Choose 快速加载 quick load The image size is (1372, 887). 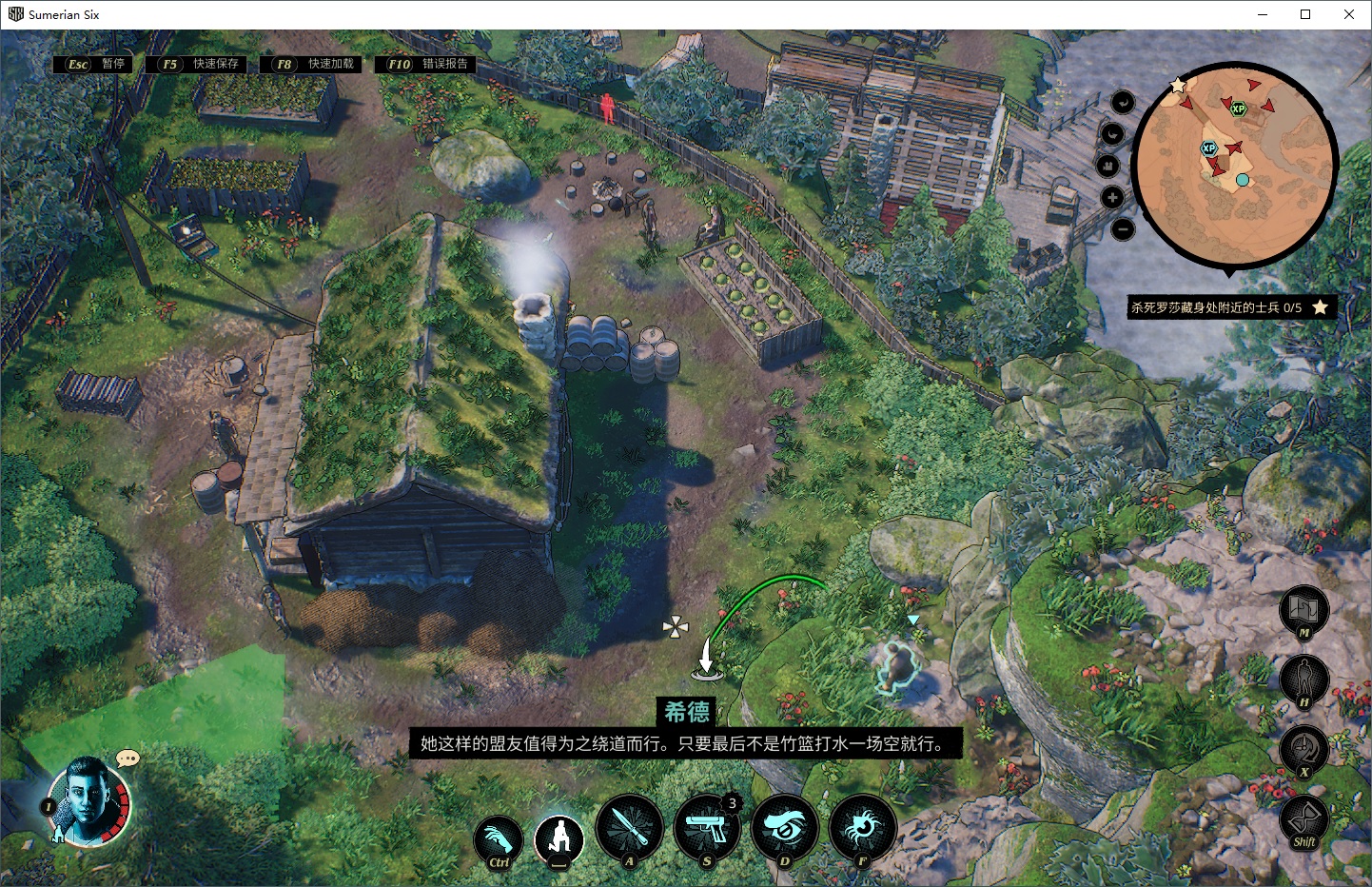point(315,64)
